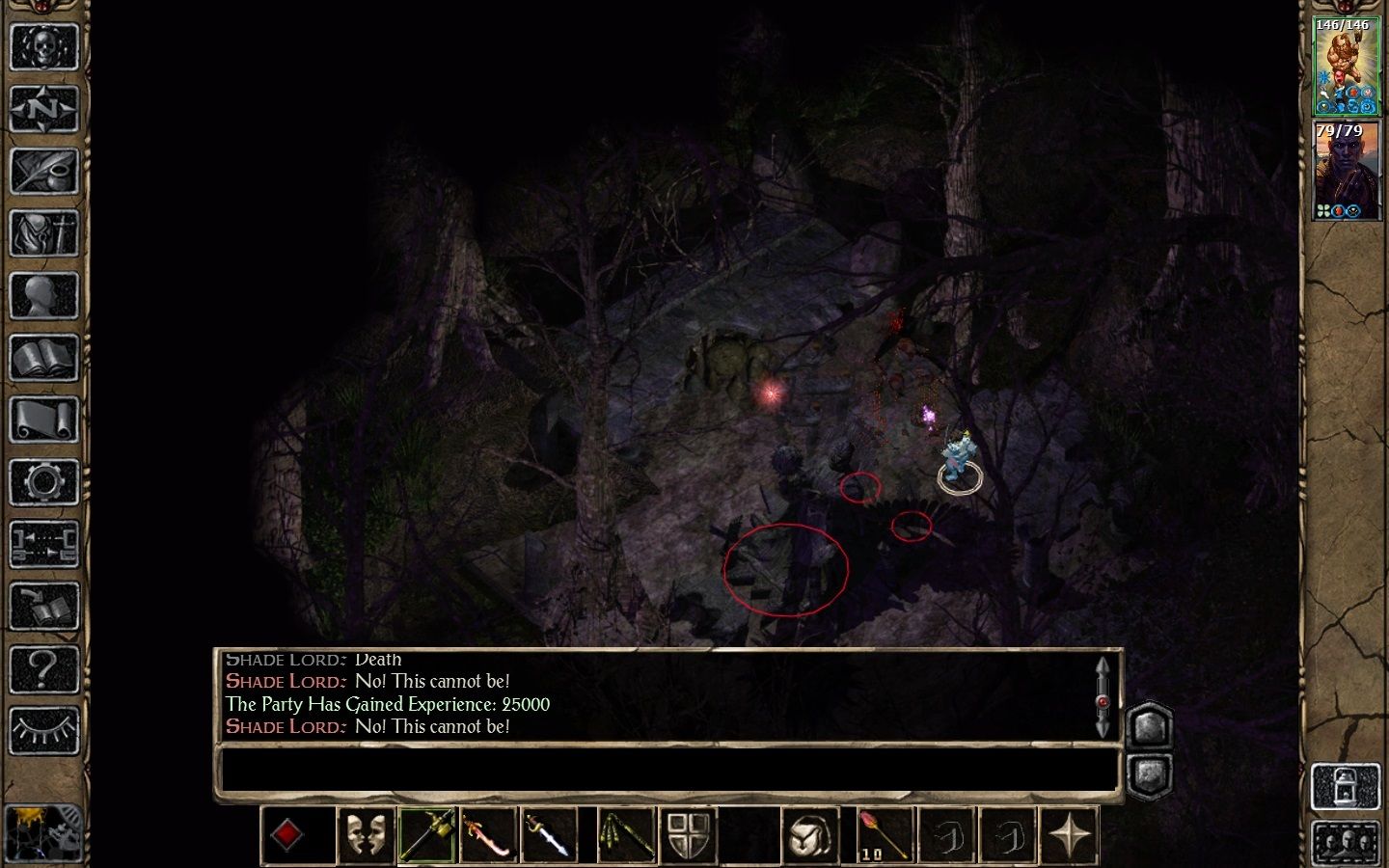The height and width of the screenshot is (868, 1389).
Task: Click the closed-eye button in the sidebar
Action: tap(43, 731)
